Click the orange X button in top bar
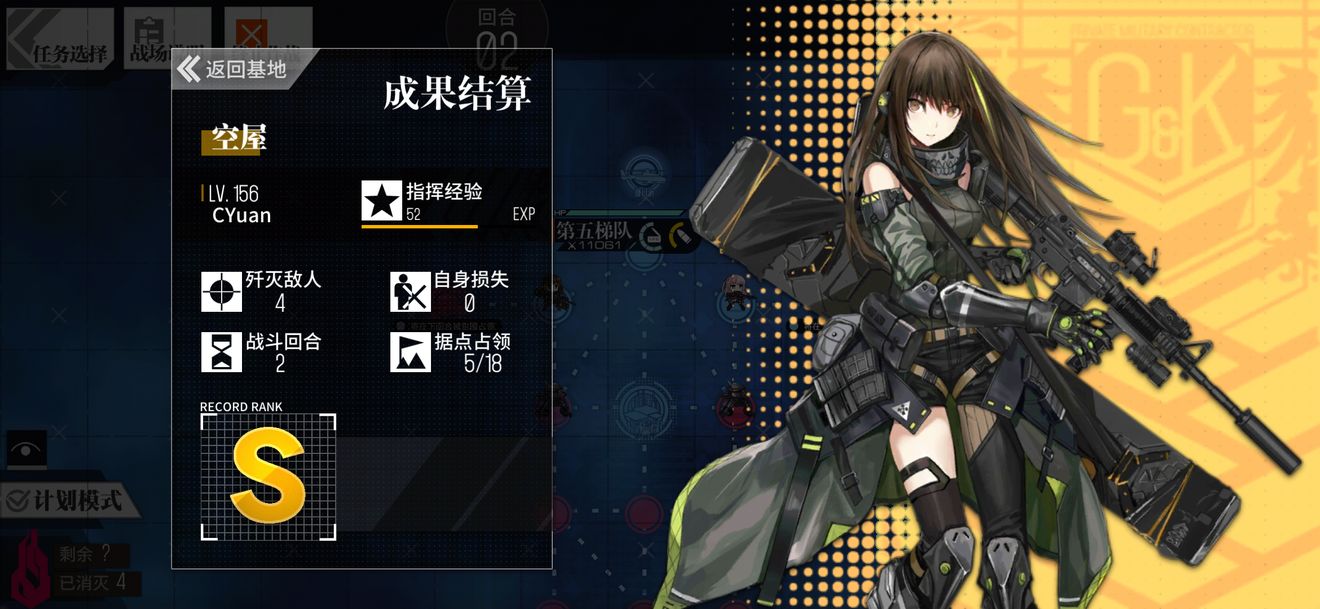This screenshot has height=609, width=1320. 252,30
